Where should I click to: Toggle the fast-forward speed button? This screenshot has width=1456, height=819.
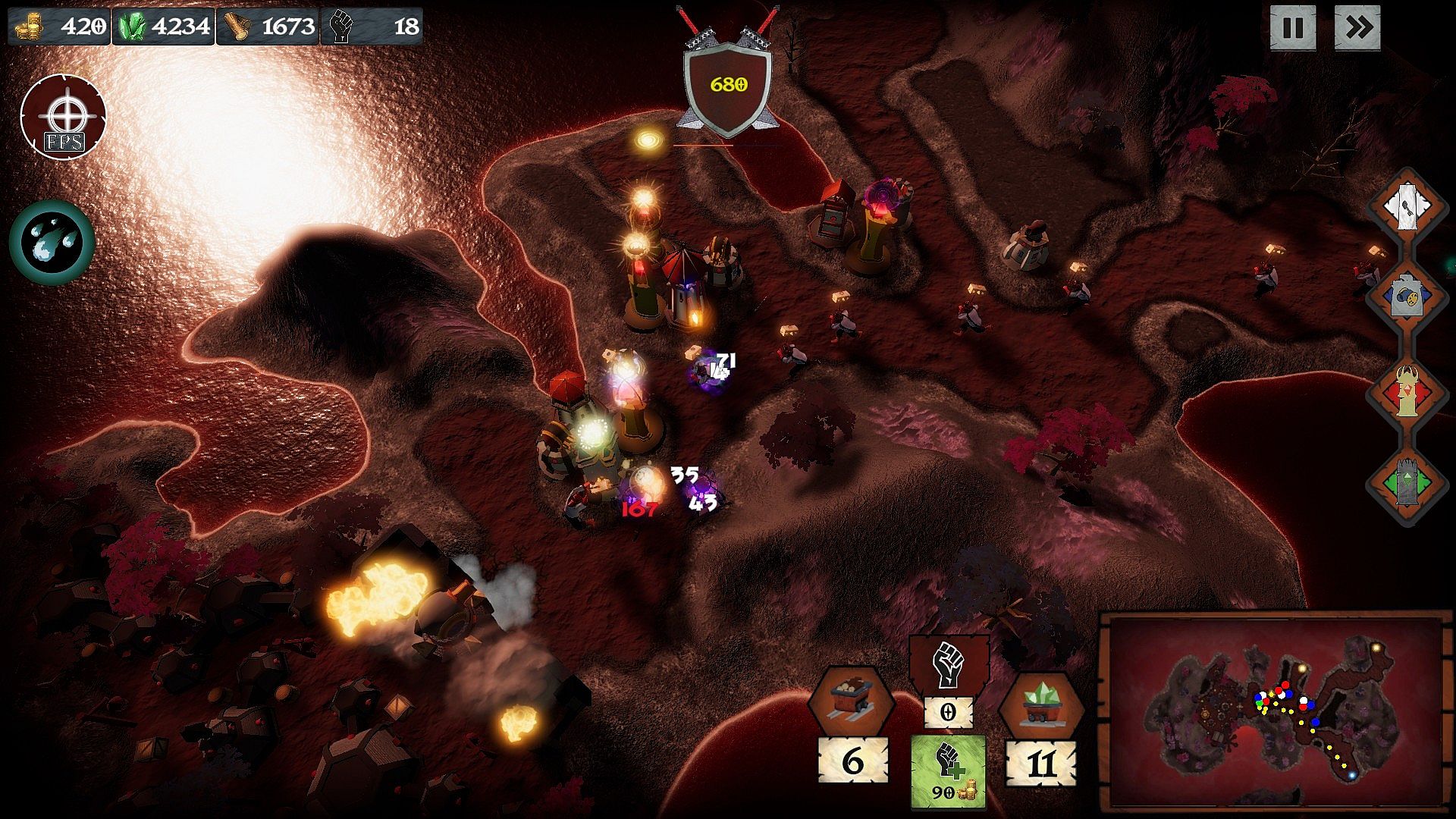point(1357,29)
